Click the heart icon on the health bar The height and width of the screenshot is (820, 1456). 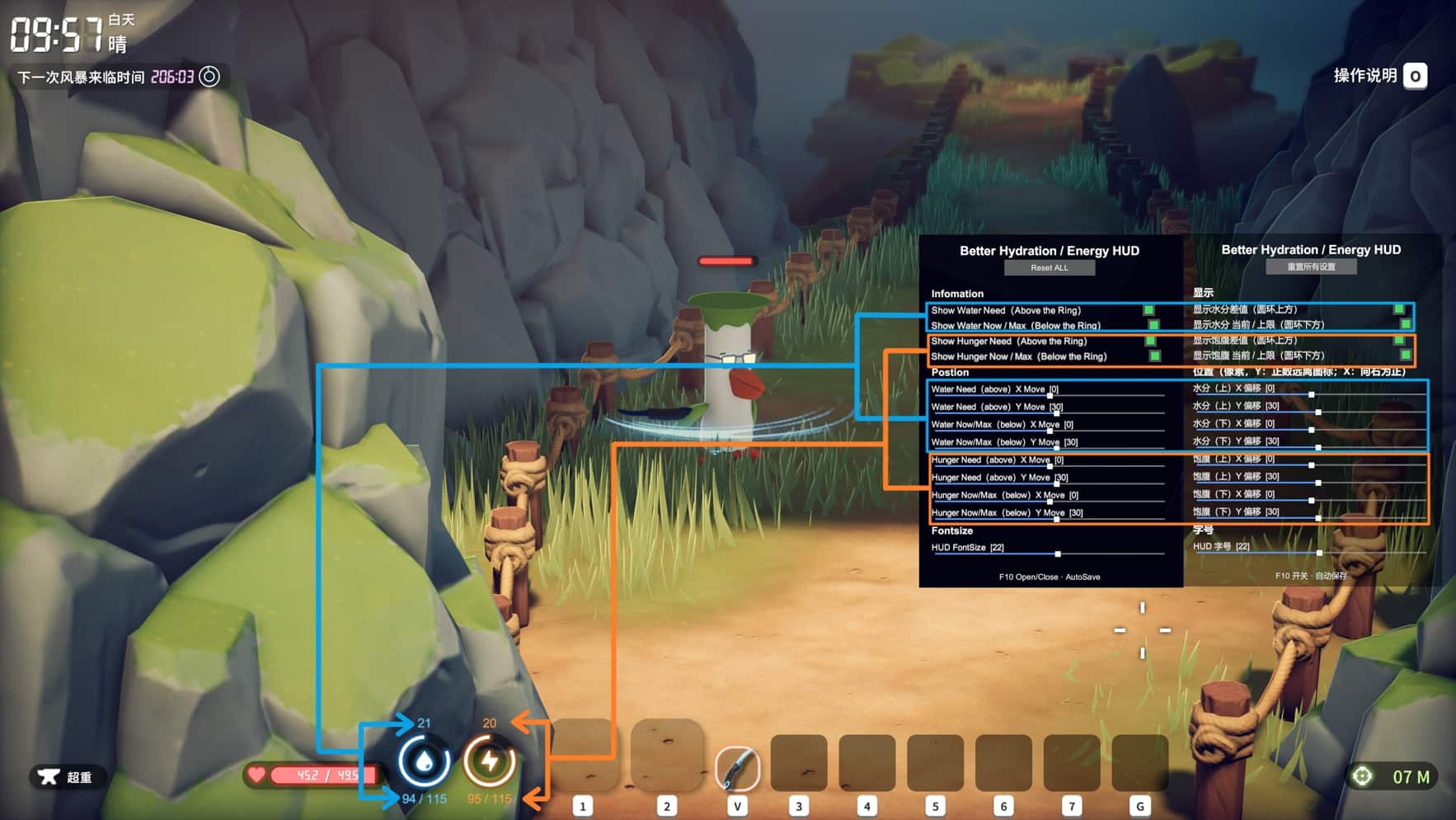pos(256,775)
